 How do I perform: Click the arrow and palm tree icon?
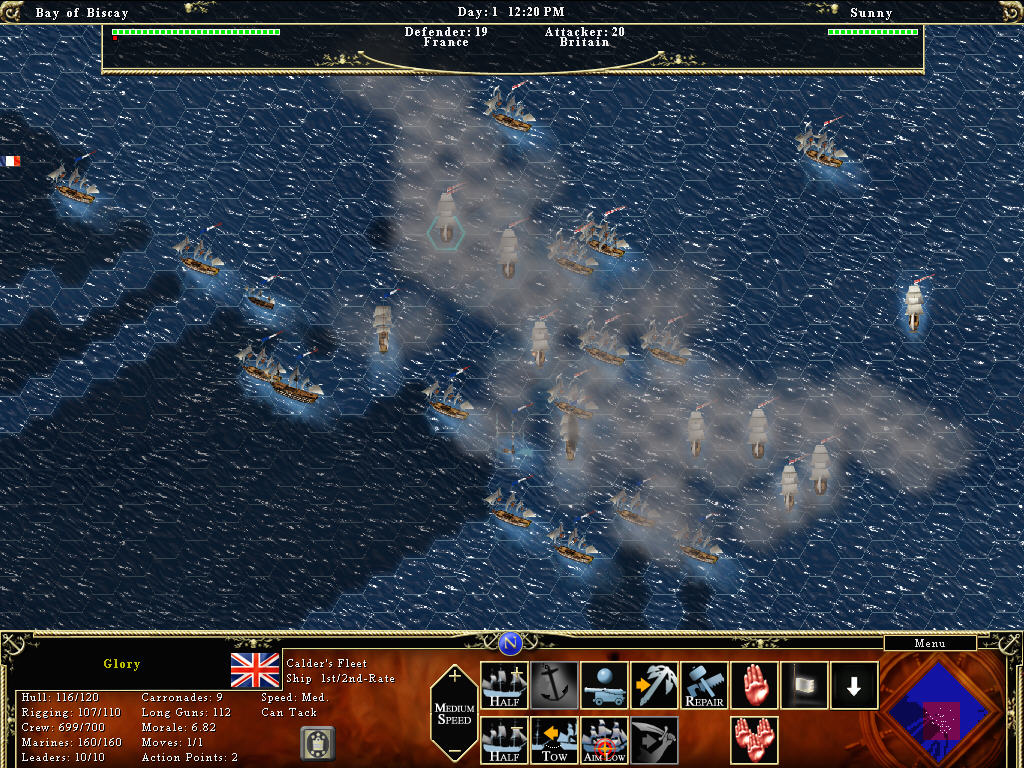pos(654,685)
